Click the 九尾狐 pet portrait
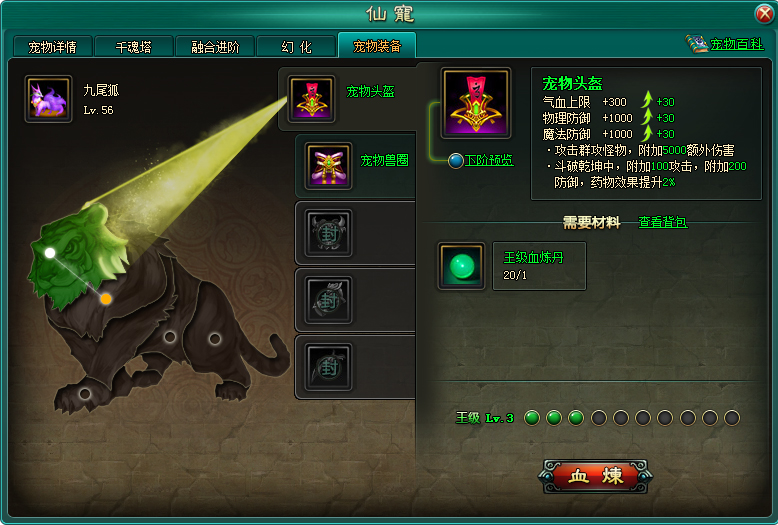Viewport: 778px width, 525px height. 48,99
